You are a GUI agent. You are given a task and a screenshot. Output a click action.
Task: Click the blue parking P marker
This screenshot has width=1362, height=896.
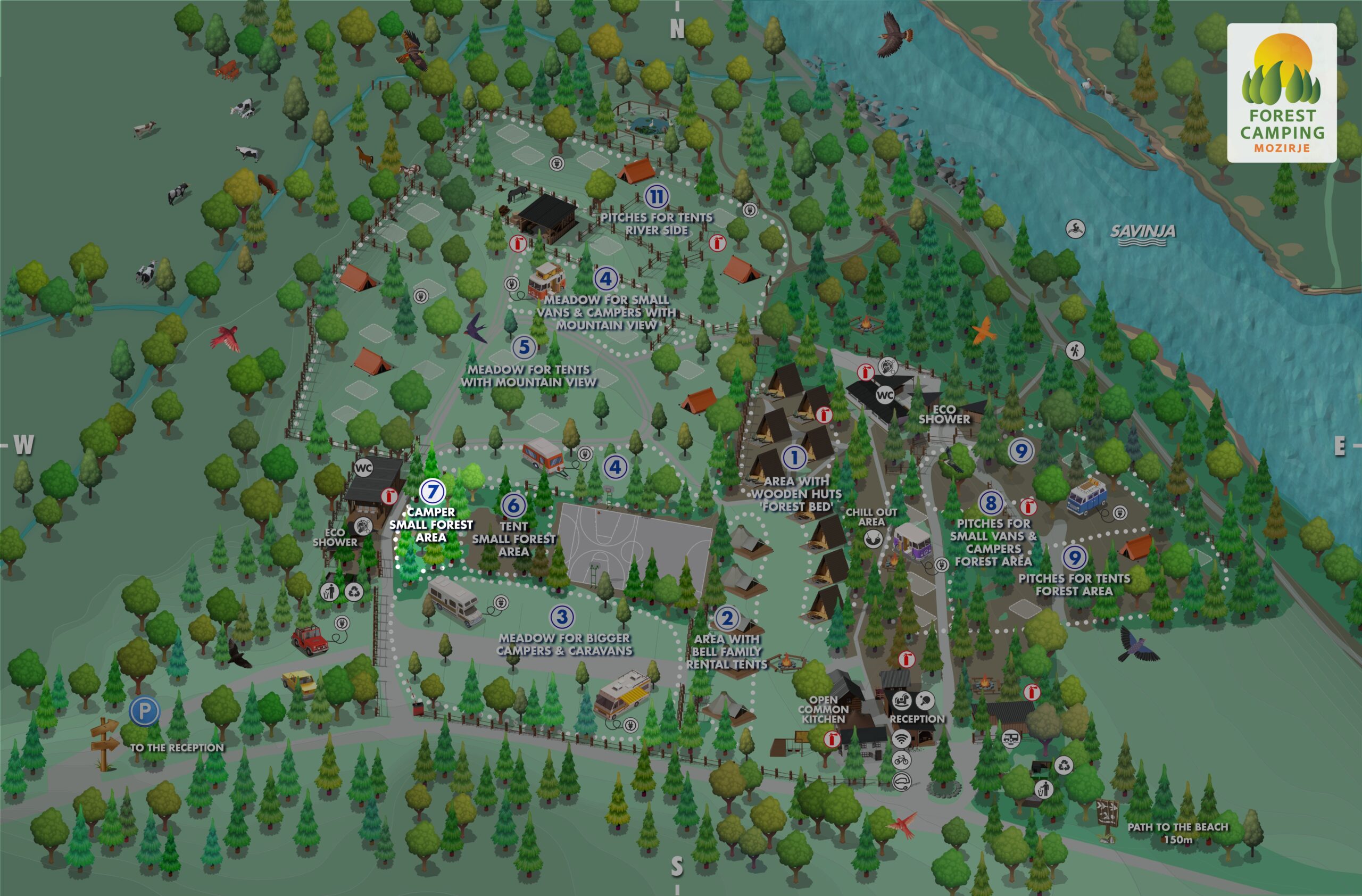pos(144,711)
